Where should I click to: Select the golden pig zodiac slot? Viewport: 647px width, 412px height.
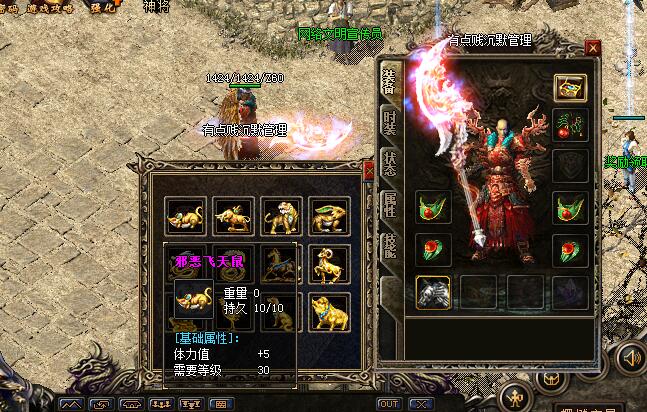(x=328, y=311)
